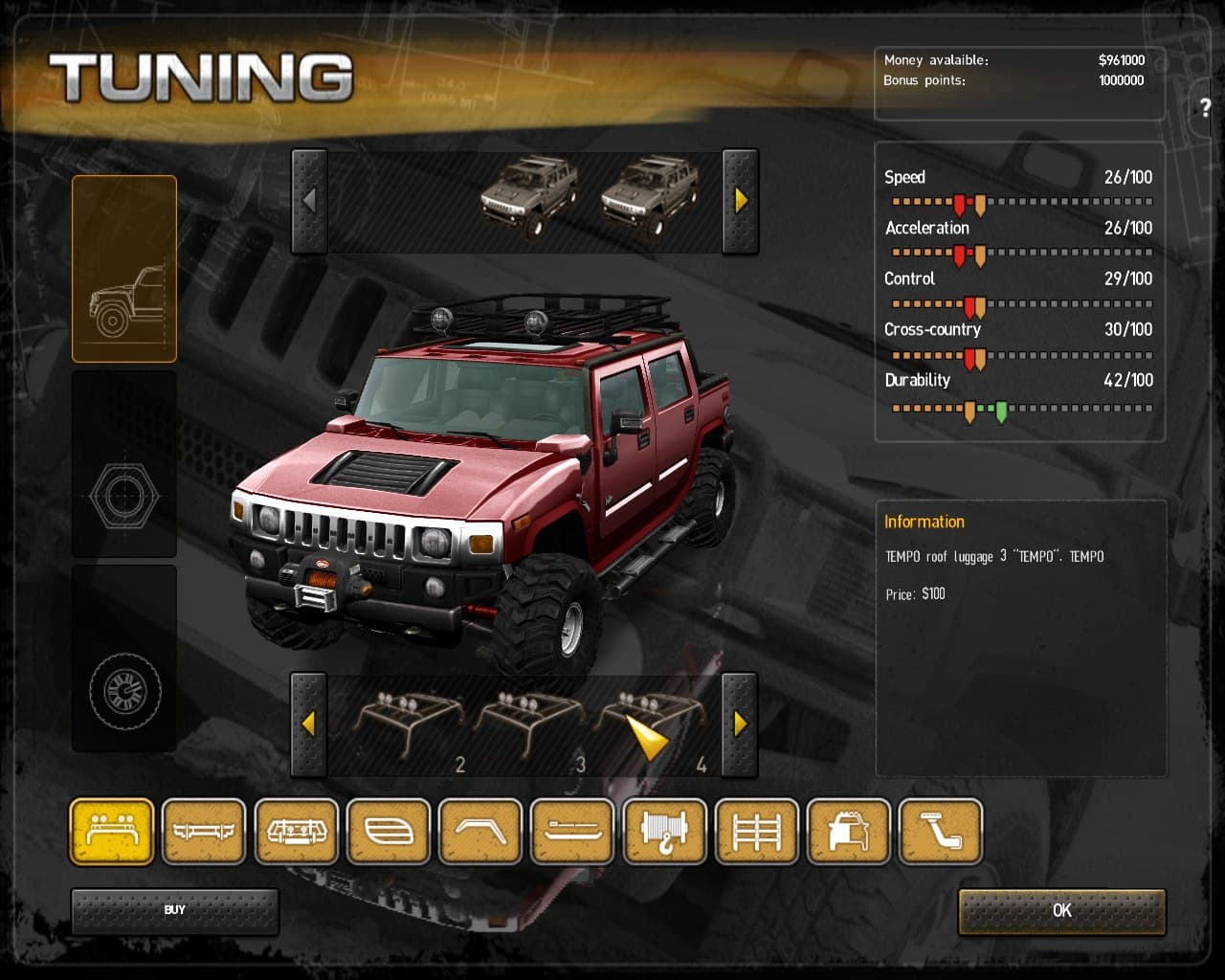The width and height of the screenshot is (1225, 980).
Task: Click the right arrow of the vehicle carousel
Action: (x=740, y=200)
